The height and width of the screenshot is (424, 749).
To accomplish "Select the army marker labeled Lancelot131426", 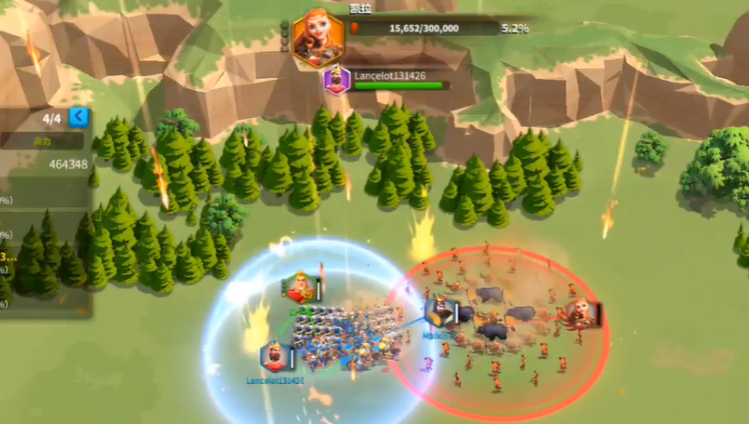I will point(275,356).
